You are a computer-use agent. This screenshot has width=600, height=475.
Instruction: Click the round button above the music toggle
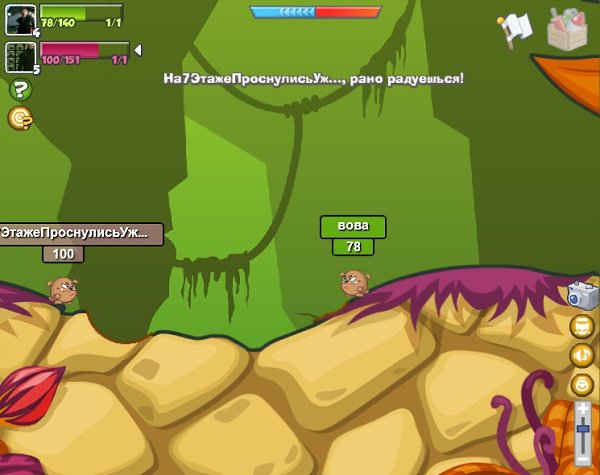582,326
